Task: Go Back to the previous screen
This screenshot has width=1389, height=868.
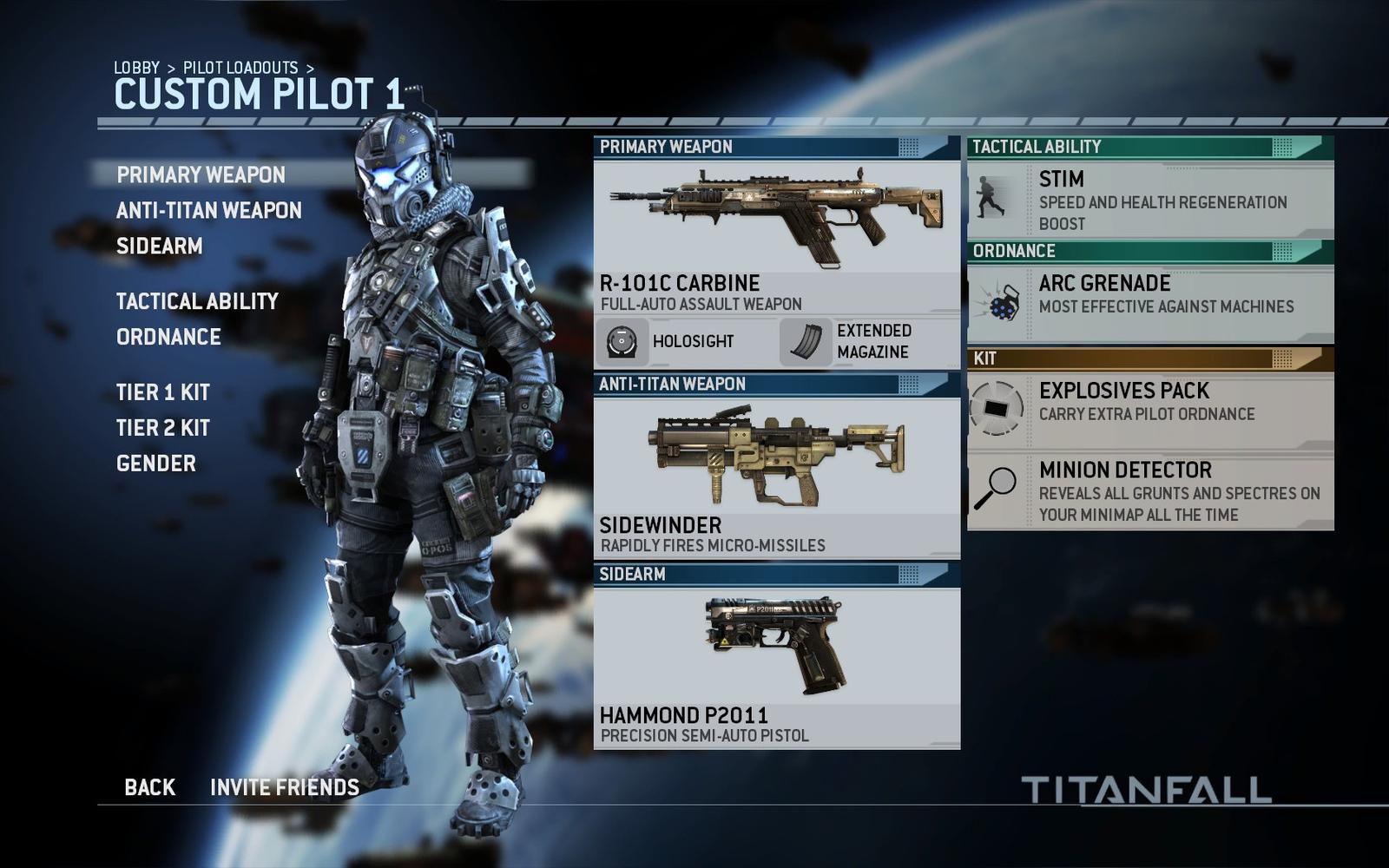Action: point(149,787)
